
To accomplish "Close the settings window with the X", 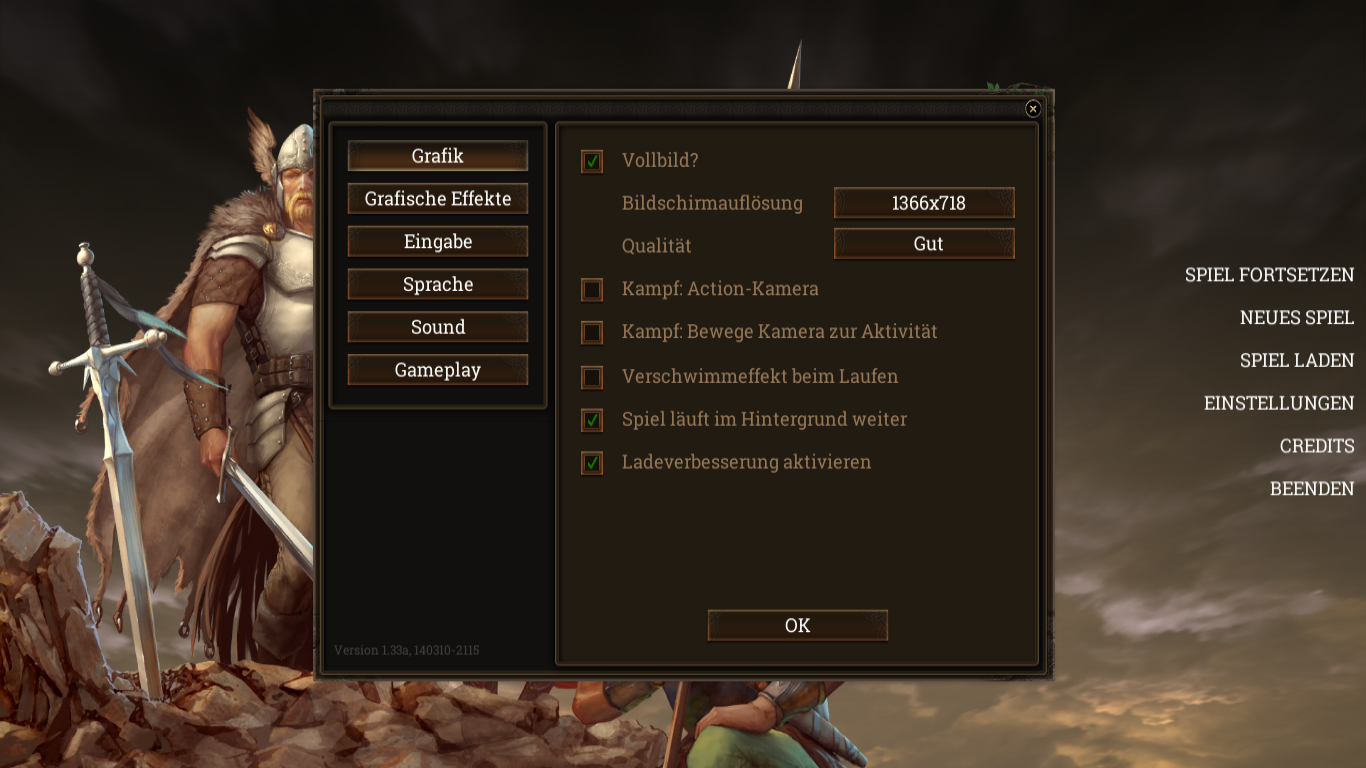I will point(1033,109).
